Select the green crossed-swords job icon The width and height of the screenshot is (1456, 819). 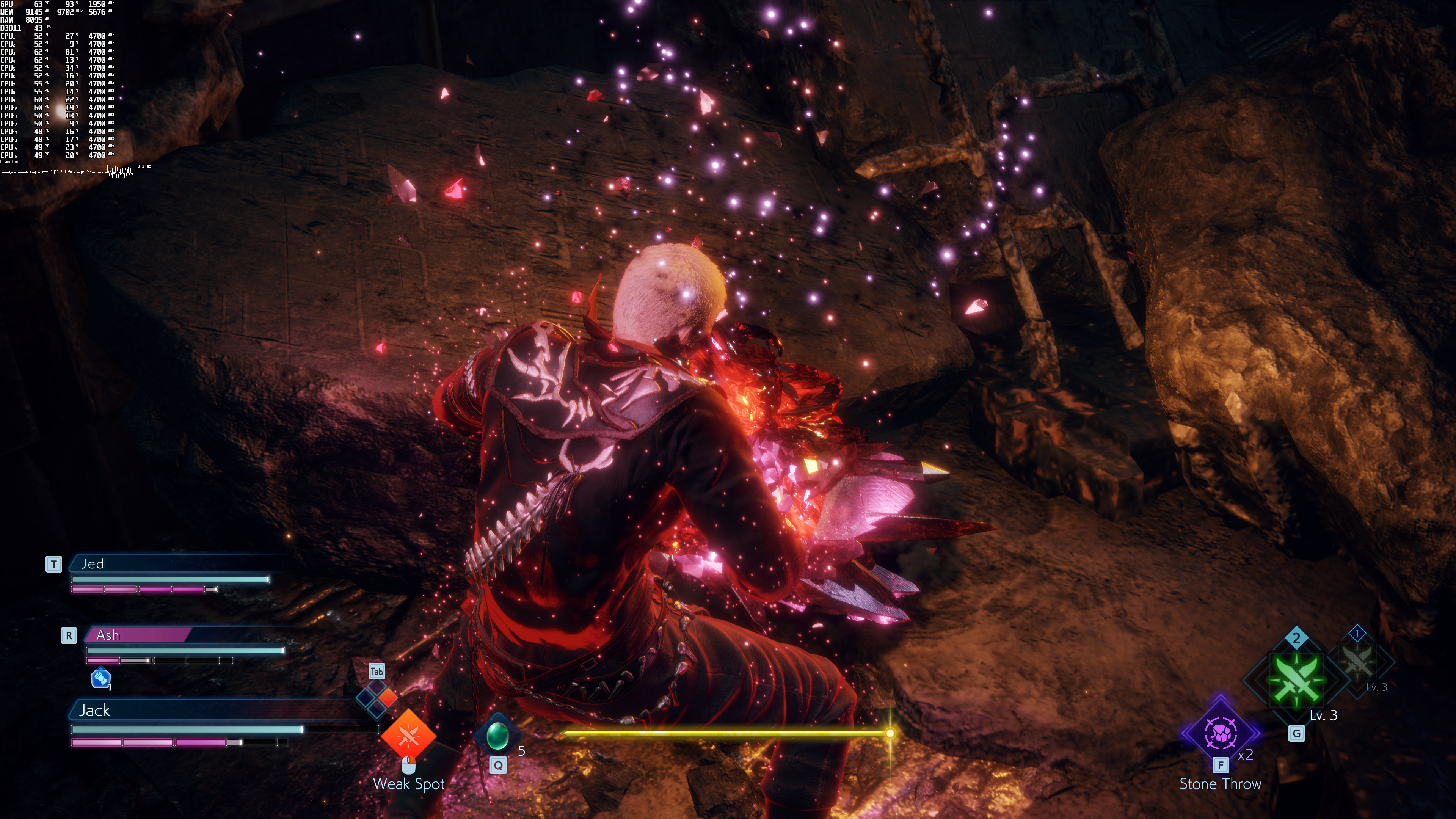pos(1296,680)
